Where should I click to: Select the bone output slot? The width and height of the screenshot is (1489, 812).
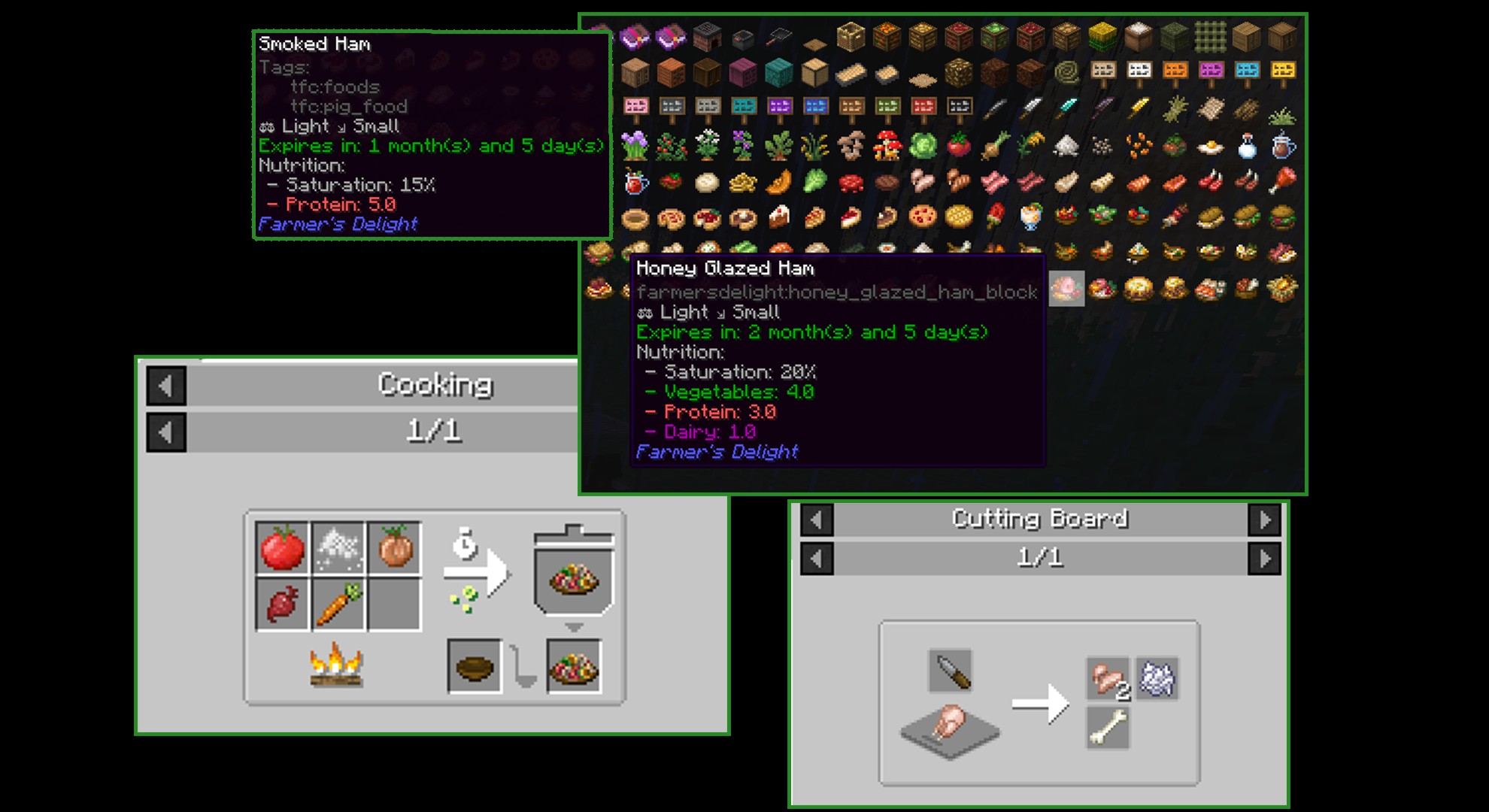click(1108, 729)
